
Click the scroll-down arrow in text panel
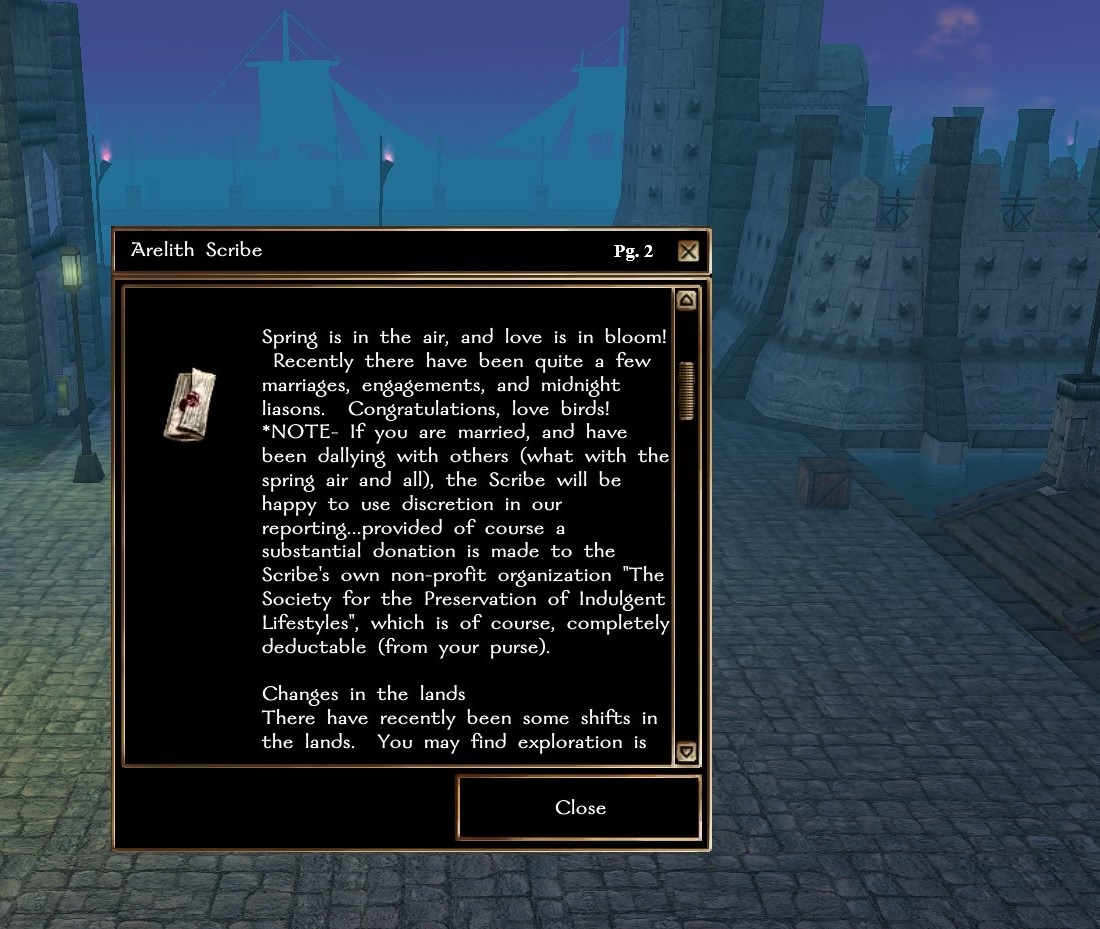686,751
